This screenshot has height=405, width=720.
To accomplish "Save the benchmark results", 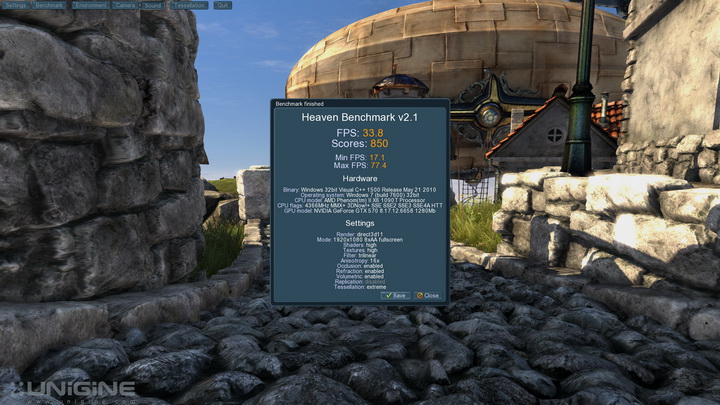I will click(395, 295).
